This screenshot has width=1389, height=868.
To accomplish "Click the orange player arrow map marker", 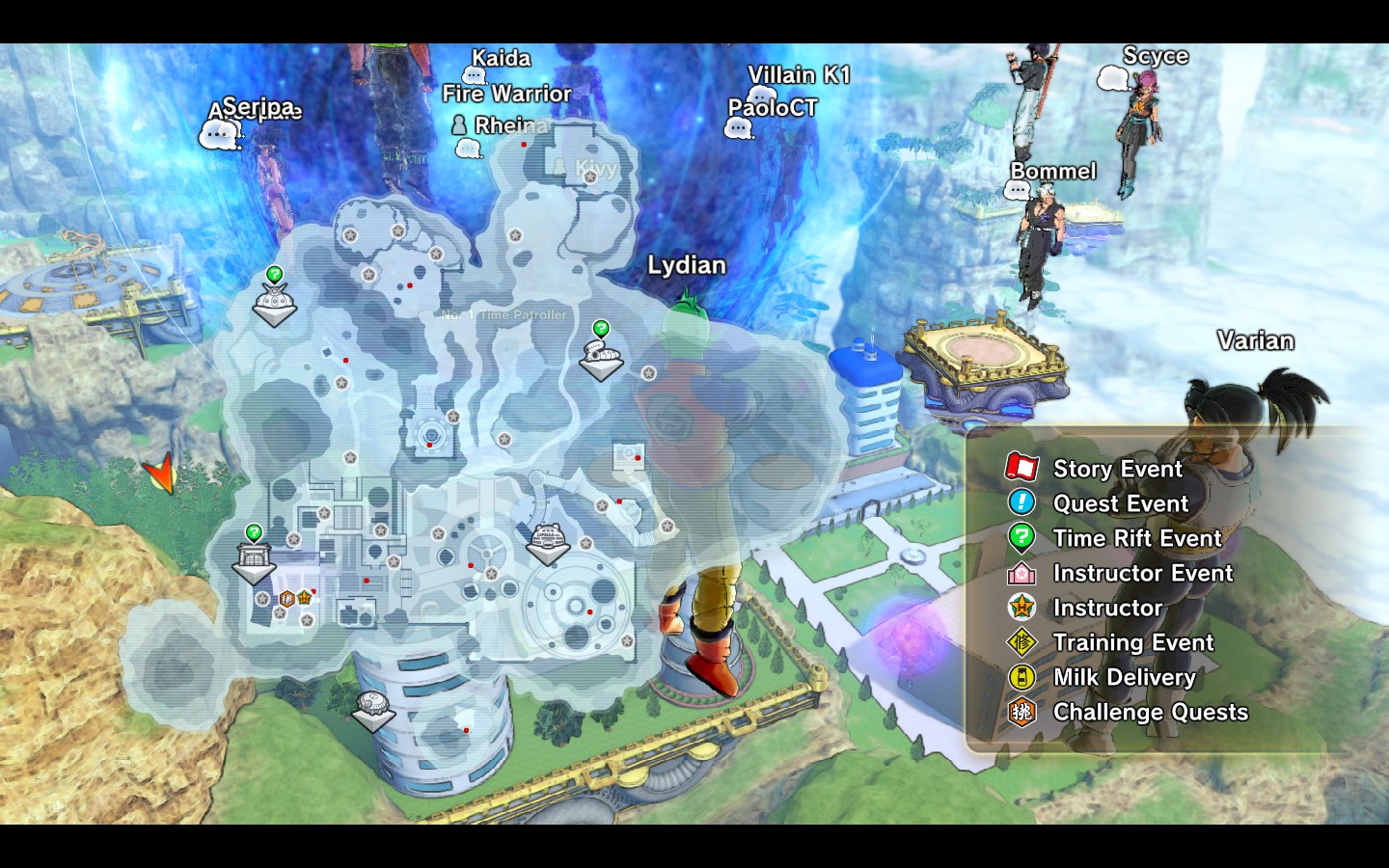I will [x=161, y=473].
